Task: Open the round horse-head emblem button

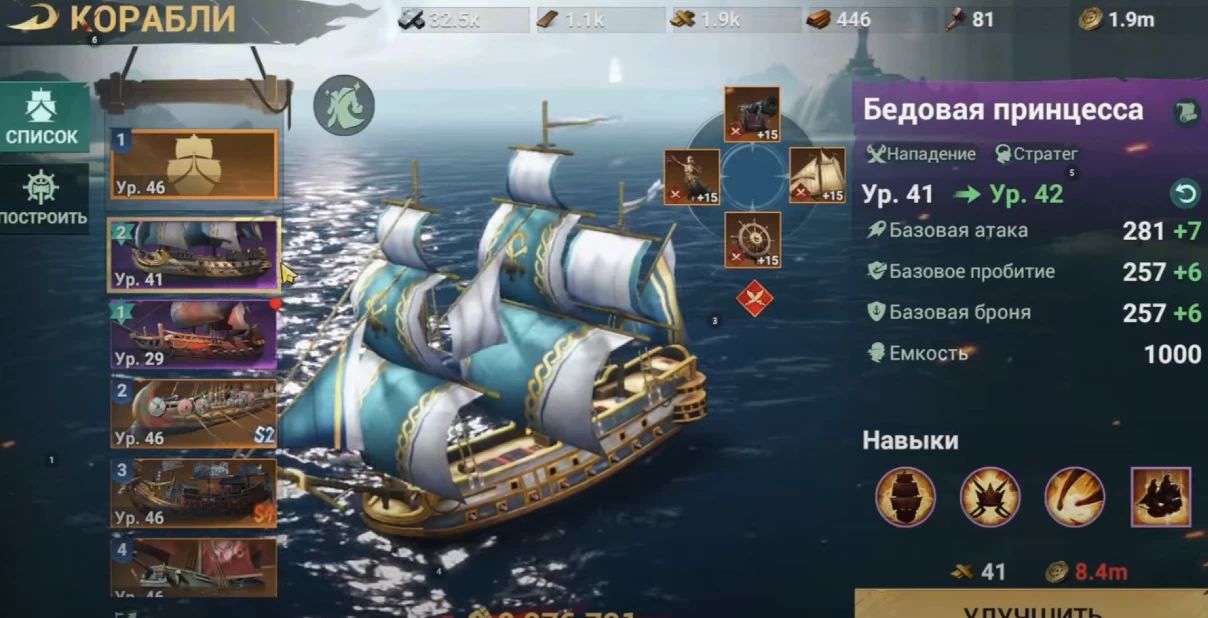Action: click(x=344, y=105)
